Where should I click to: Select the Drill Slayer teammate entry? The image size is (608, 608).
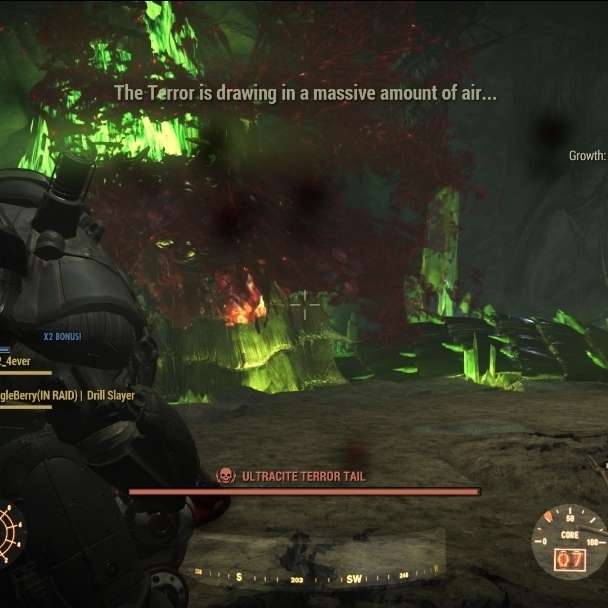68,395
